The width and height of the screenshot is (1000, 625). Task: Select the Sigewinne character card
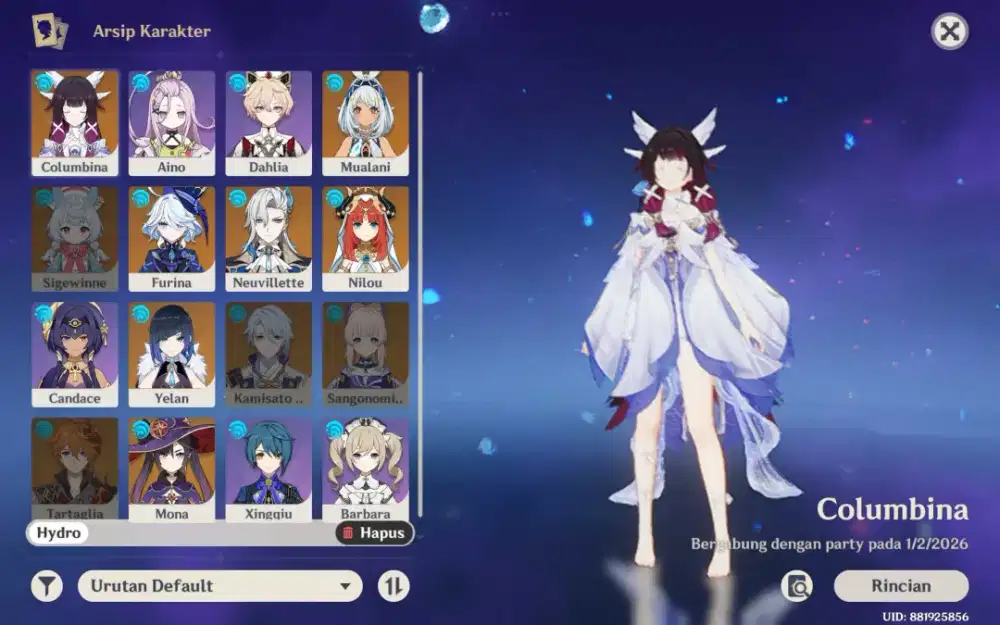75,238
